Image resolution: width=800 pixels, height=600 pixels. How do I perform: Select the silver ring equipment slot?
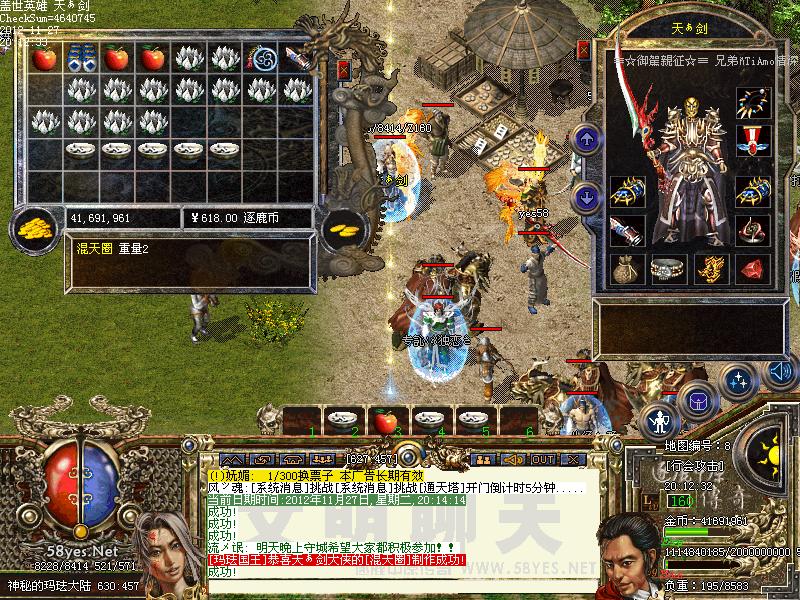coord(669,268)
